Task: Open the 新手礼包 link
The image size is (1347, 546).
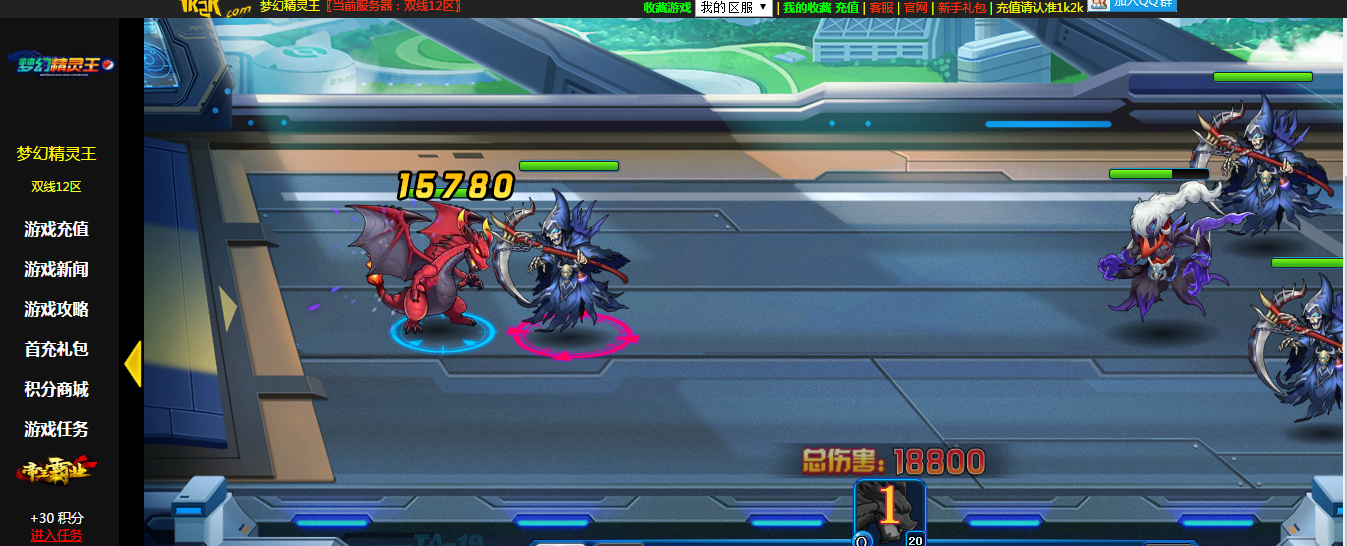Action: pyautogui.click(x=961, y=7)
